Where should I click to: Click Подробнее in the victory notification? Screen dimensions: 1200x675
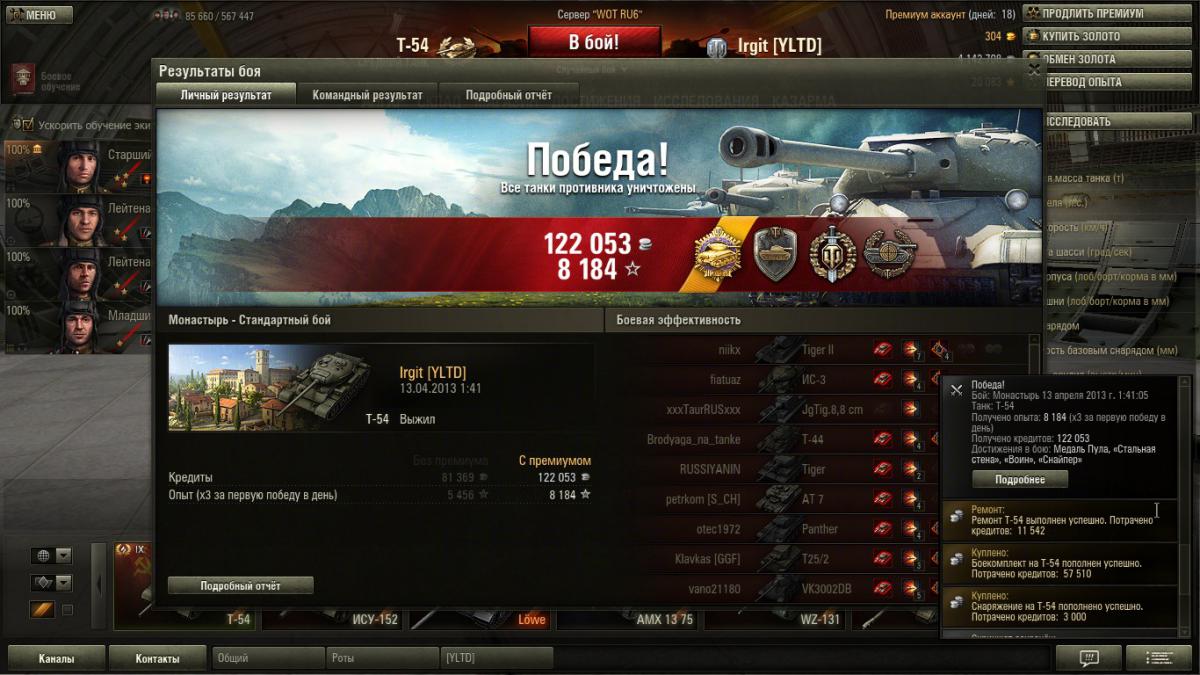(x=1020, y=479)
